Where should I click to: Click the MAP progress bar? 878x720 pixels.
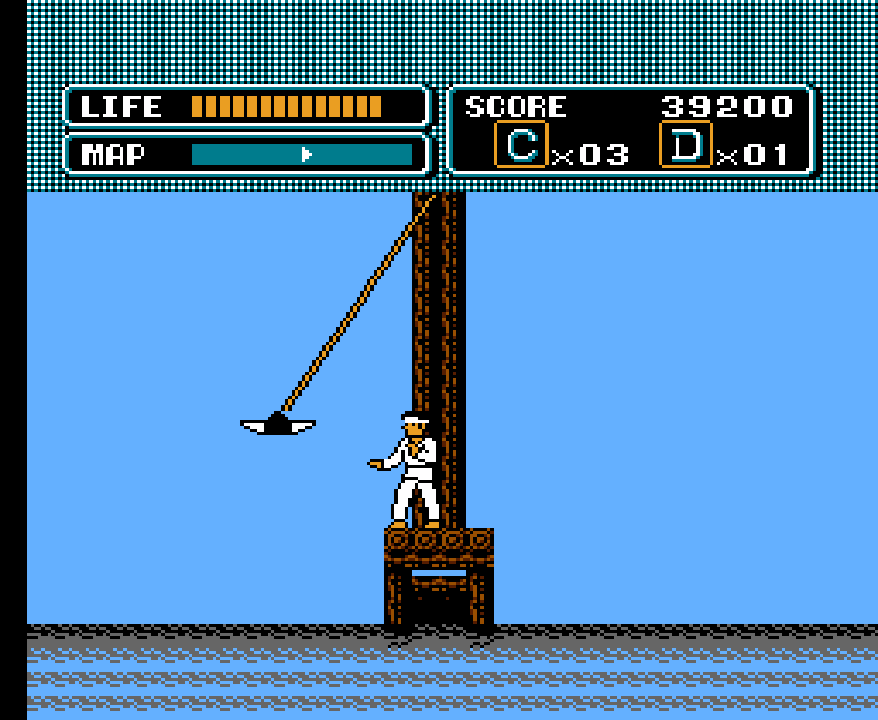click(x=301, y=154)
